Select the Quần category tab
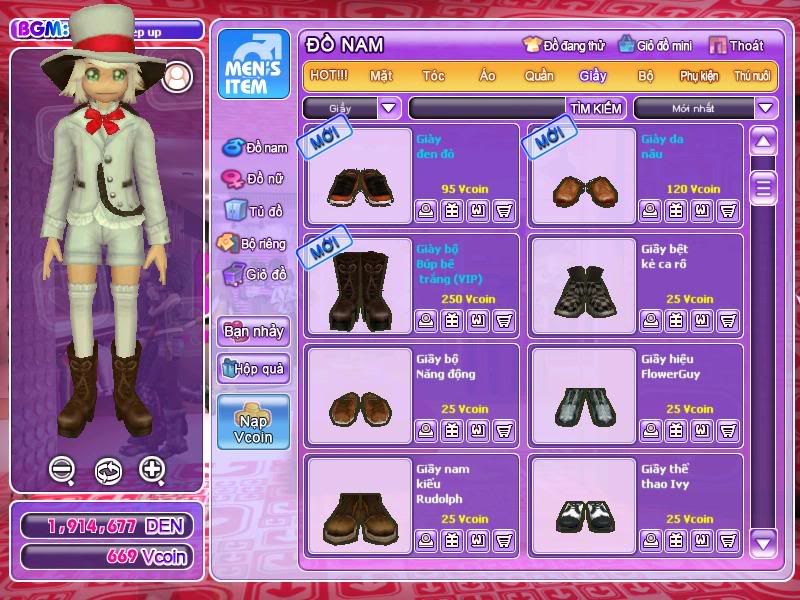The height and width of the screenshot is (600, 800). (x=539, y=76)
